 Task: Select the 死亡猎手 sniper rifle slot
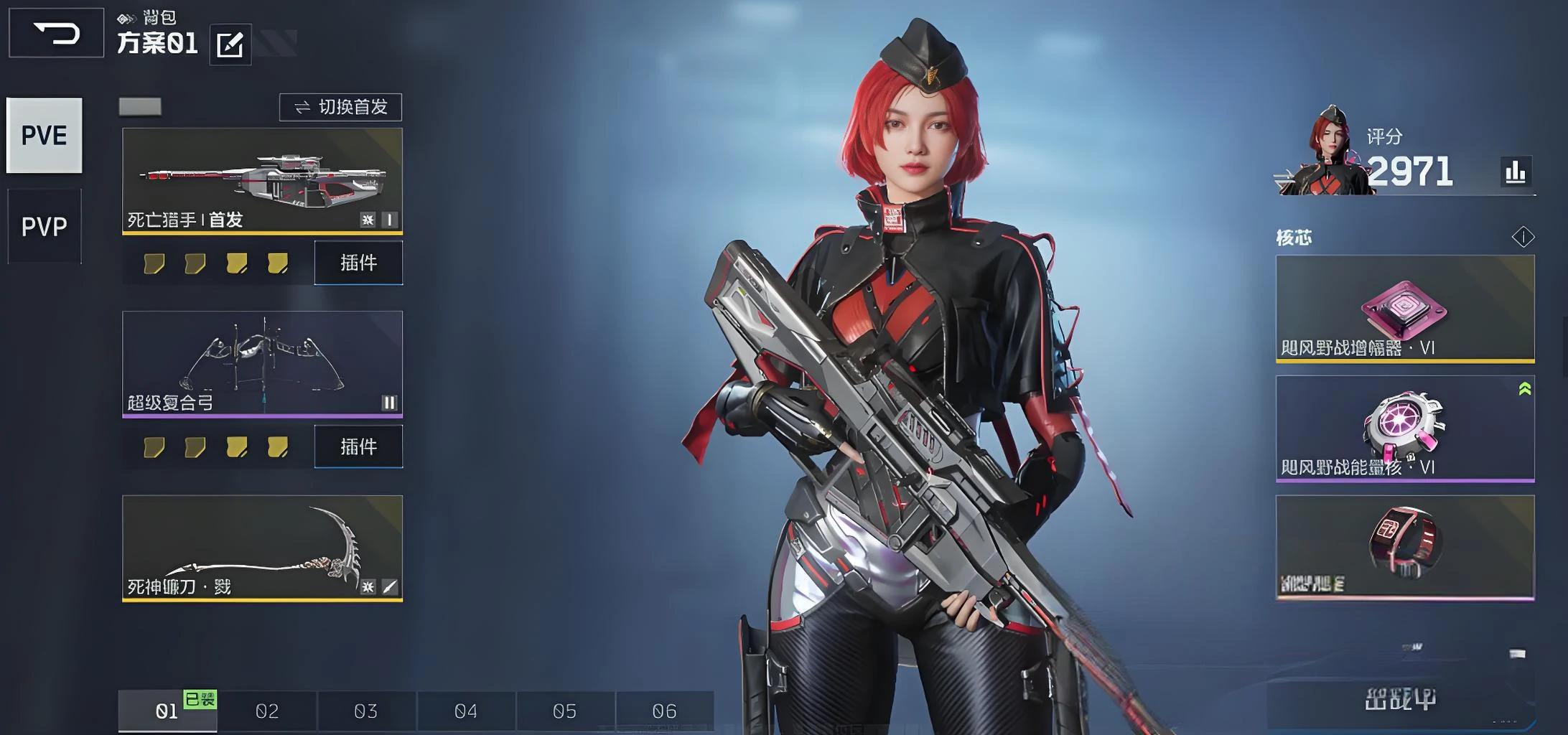262,181
